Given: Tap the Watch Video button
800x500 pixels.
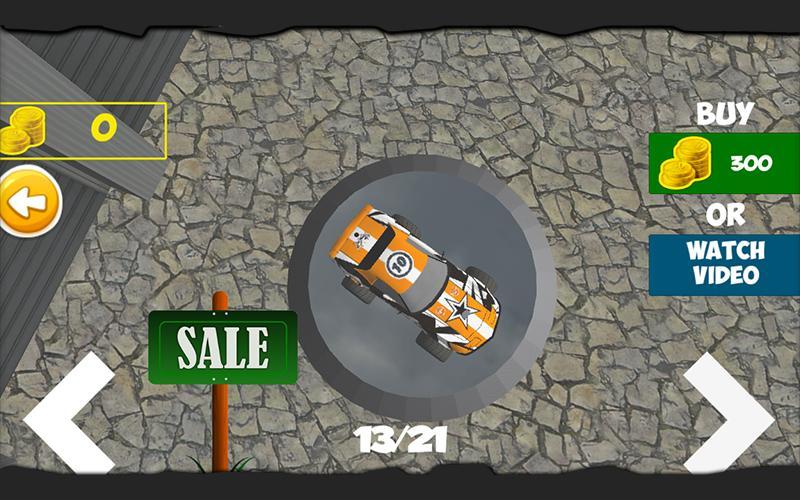Looking at the screenshot, I should pyautogui.click(x=724, y=264).
